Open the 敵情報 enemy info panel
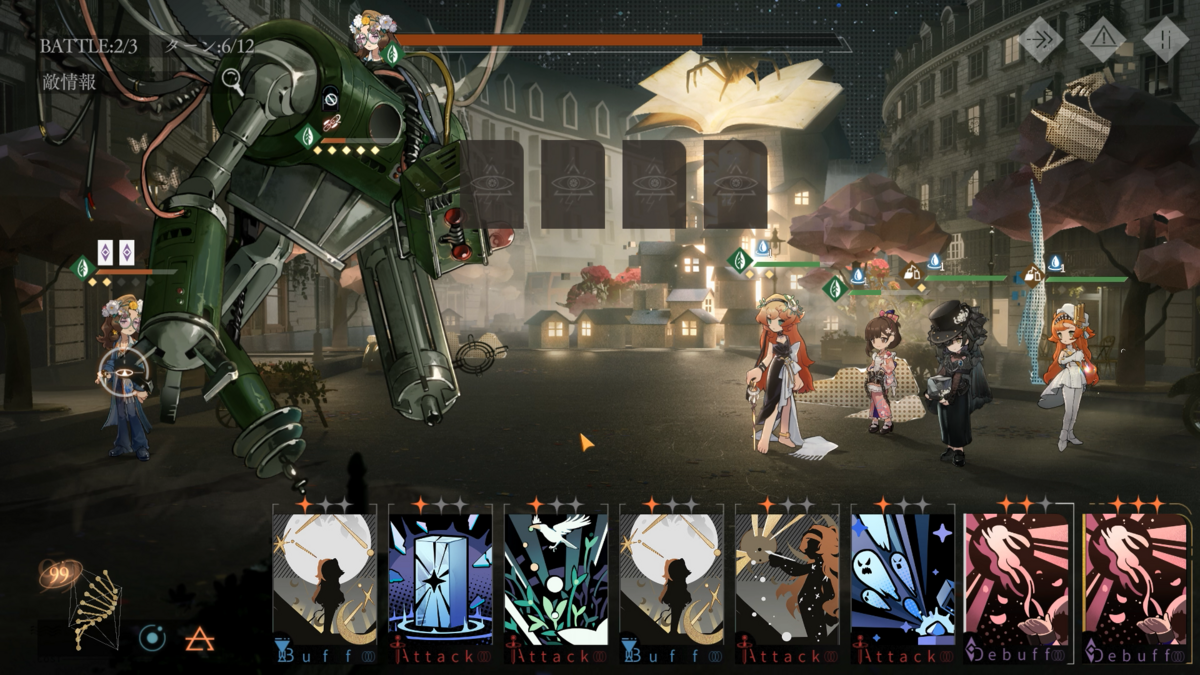Image resolution: width=1200 pixels, height=675 pixels. (69, 82)
